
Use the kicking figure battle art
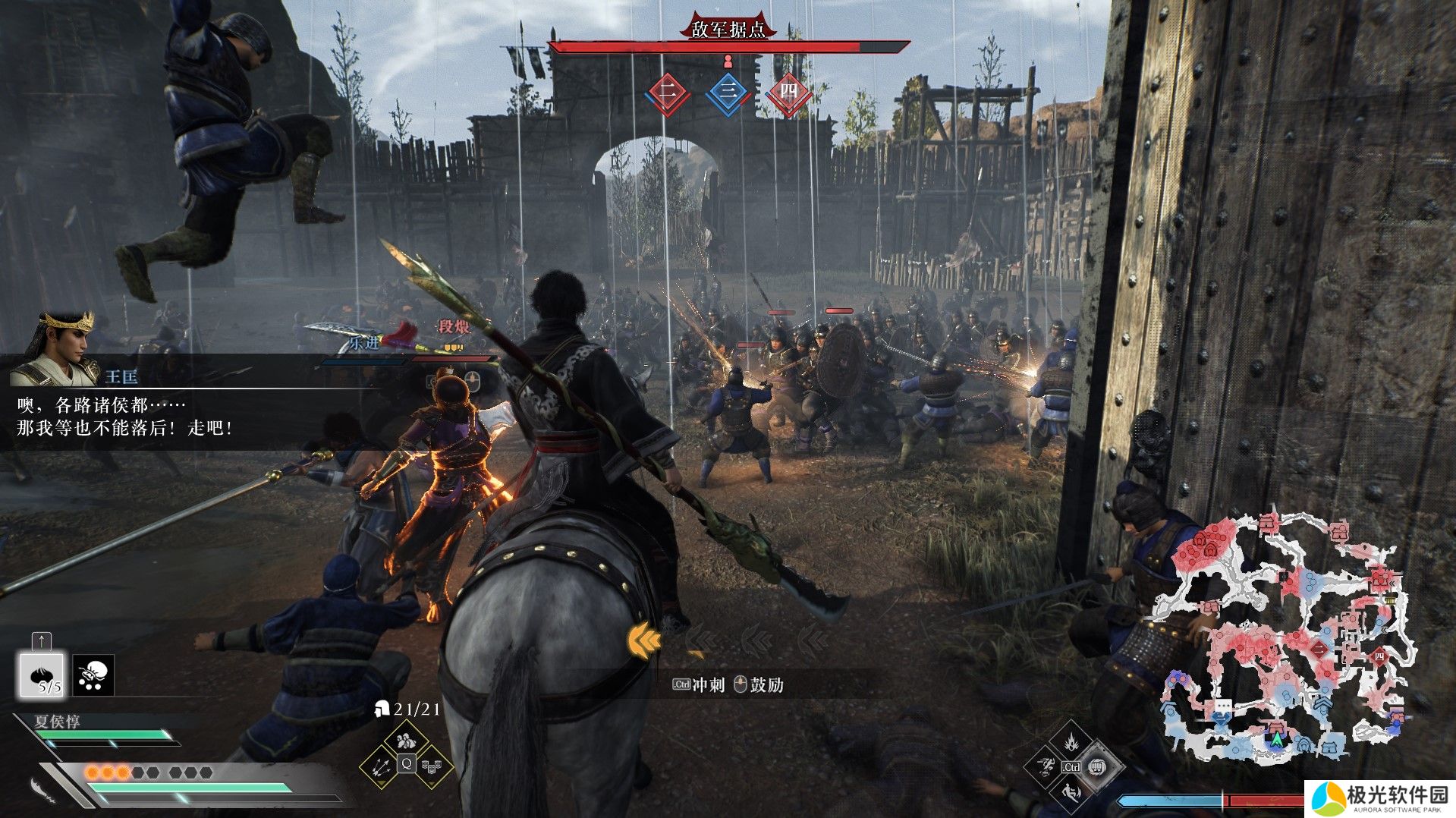point(1071,794)
